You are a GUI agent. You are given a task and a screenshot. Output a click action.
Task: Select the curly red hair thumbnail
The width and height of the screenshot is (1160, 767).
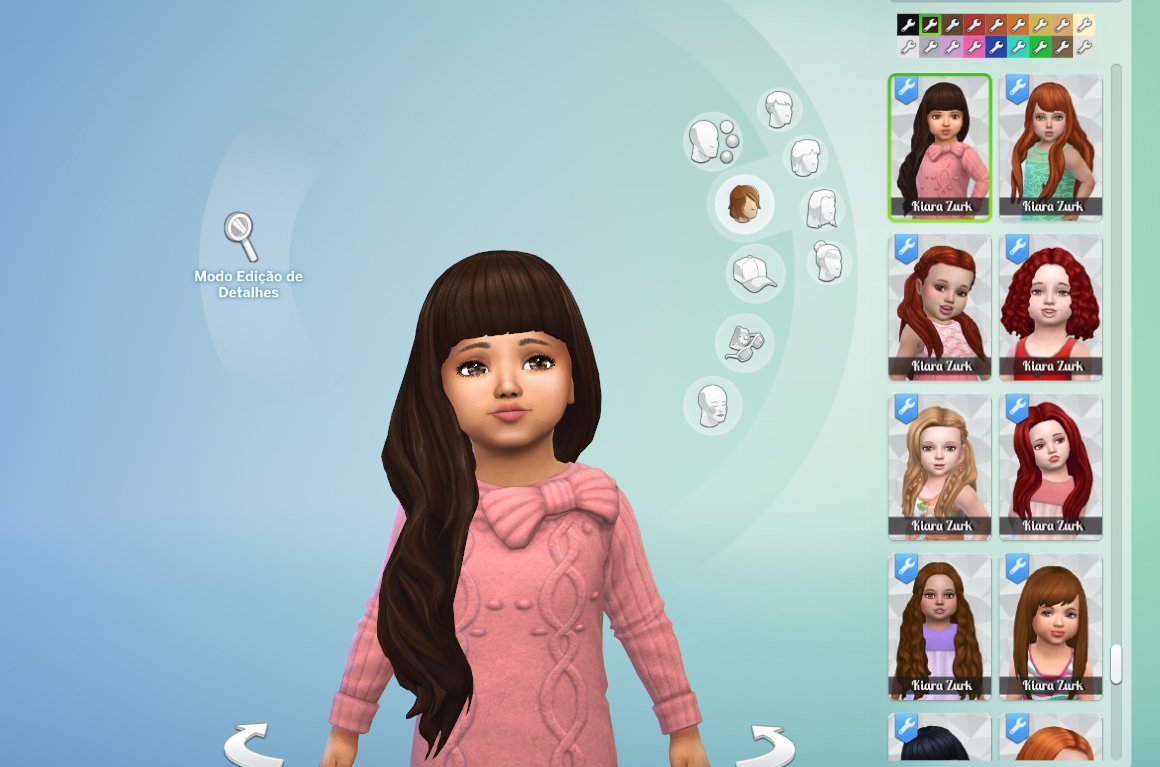click(1050, 307)
